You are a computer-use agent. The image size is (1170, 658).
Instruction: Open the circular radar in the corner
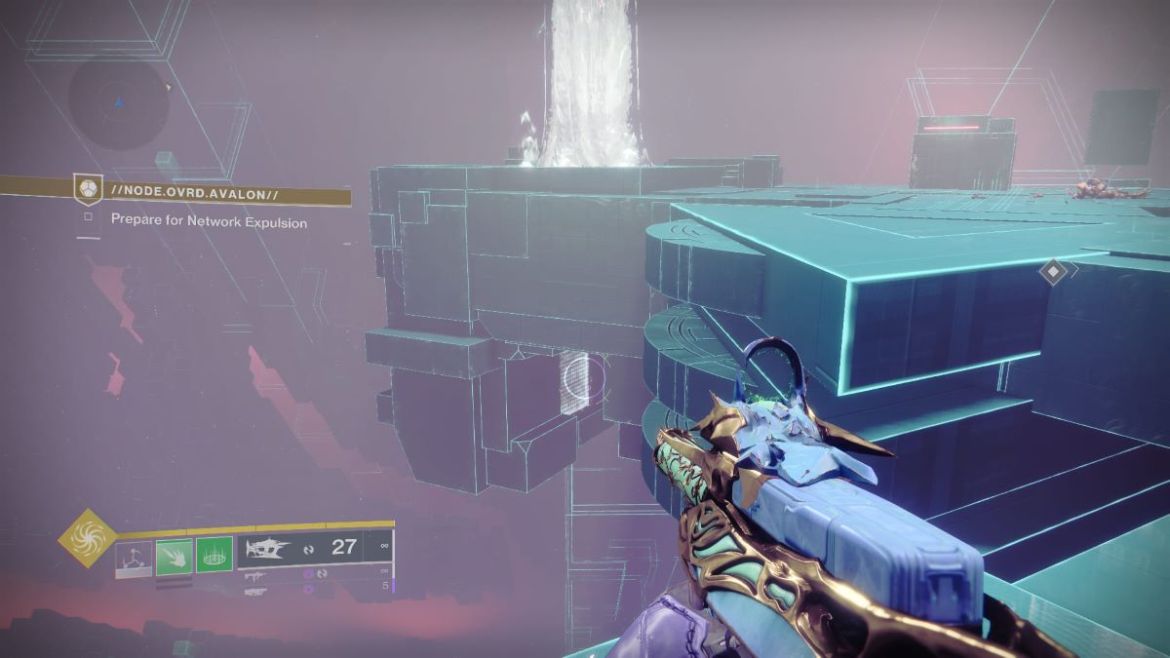coord(119,103)
